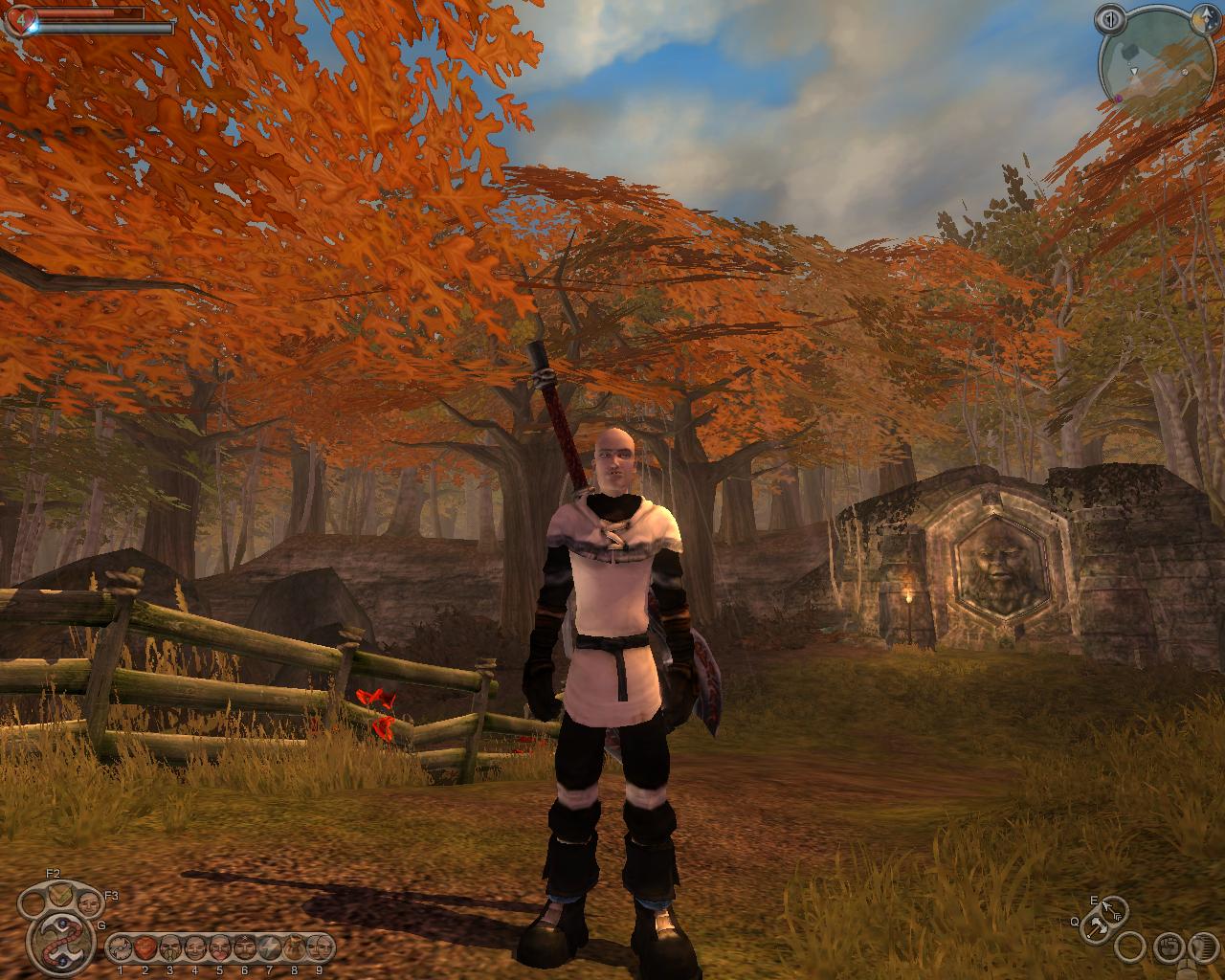Choose the red-bearded face expression slot 5

pos(219,947)
